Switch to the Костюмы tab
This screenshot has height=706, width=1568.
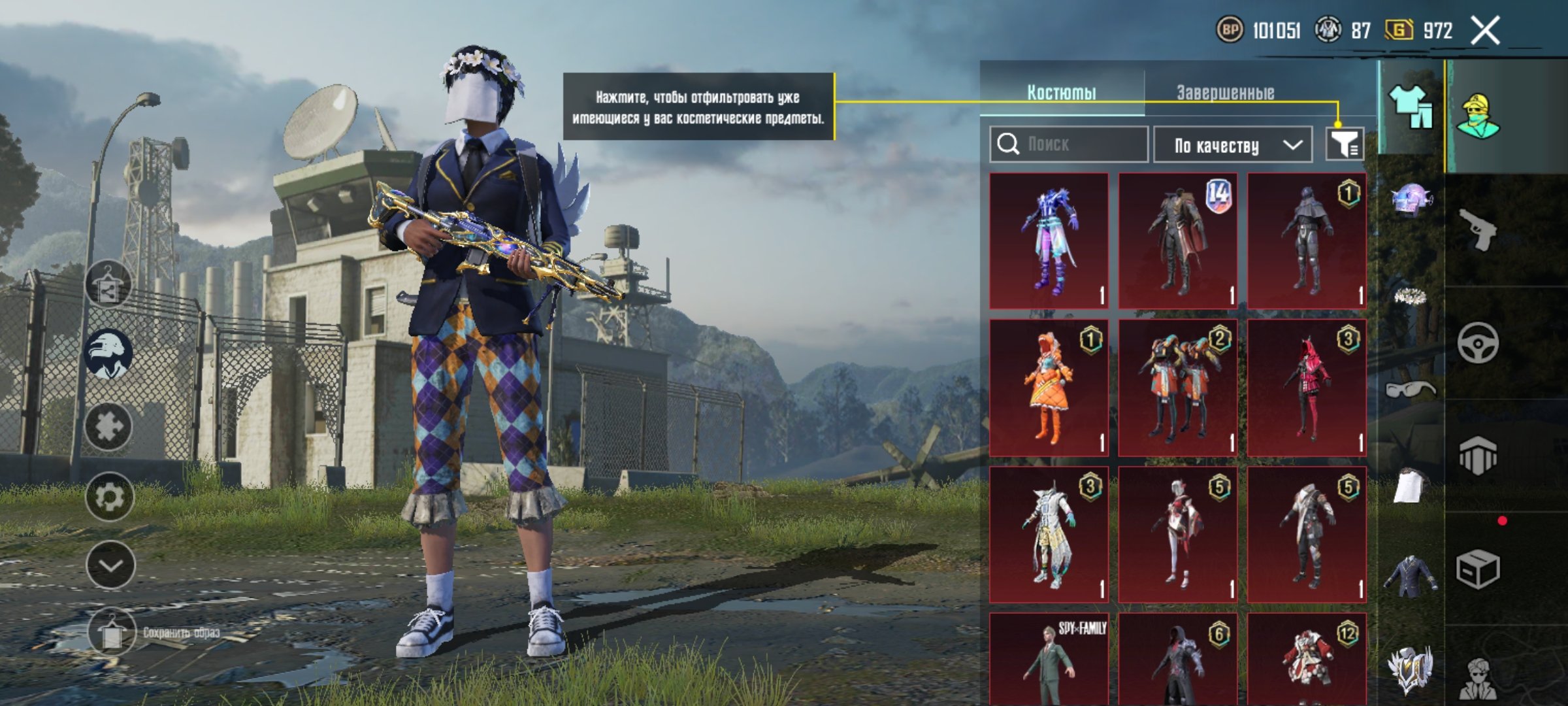coord(1062,92)
